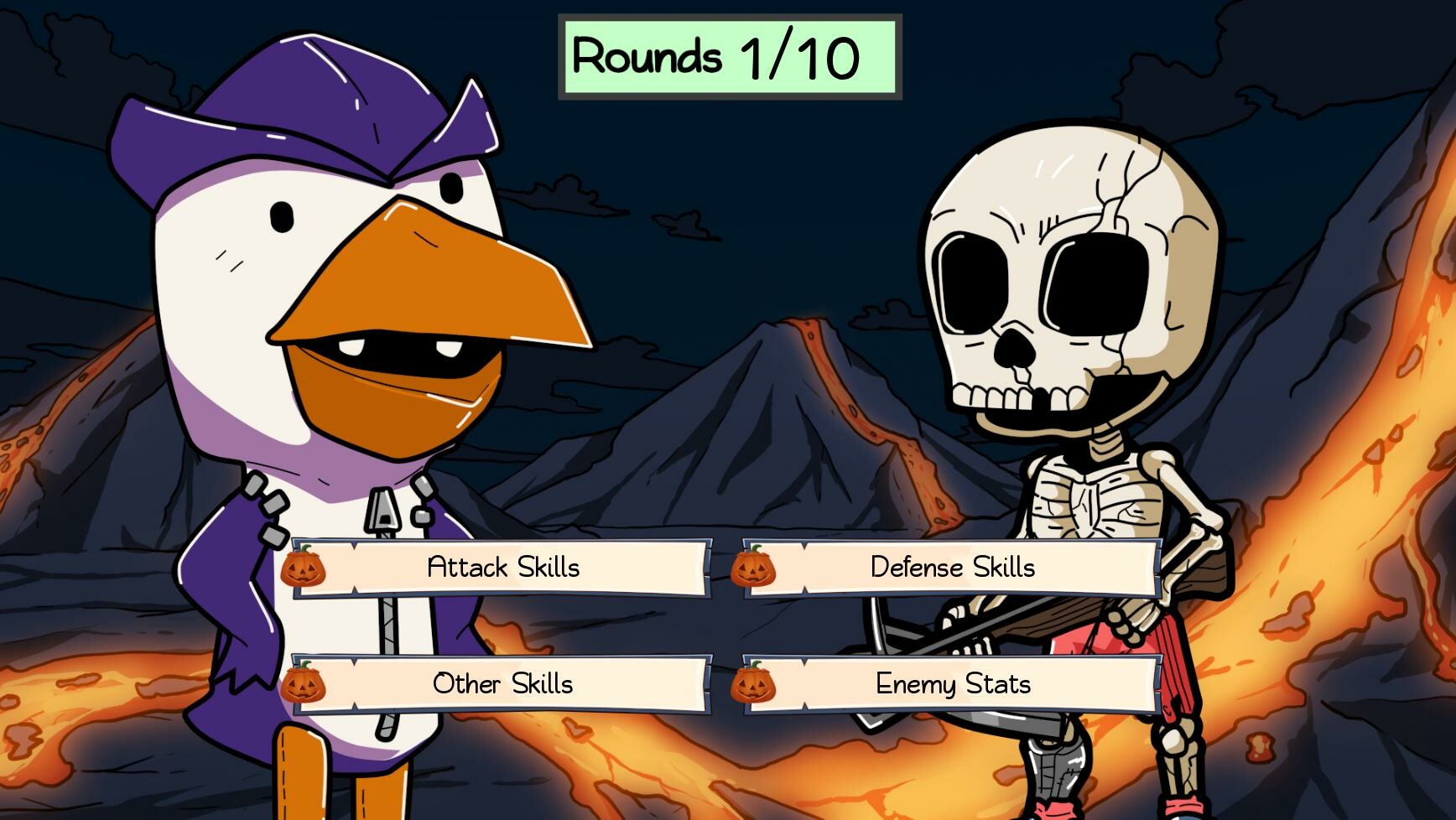View the Other Skills options
This screenshot has width=1456, height=820.
(x=502, y=684)
